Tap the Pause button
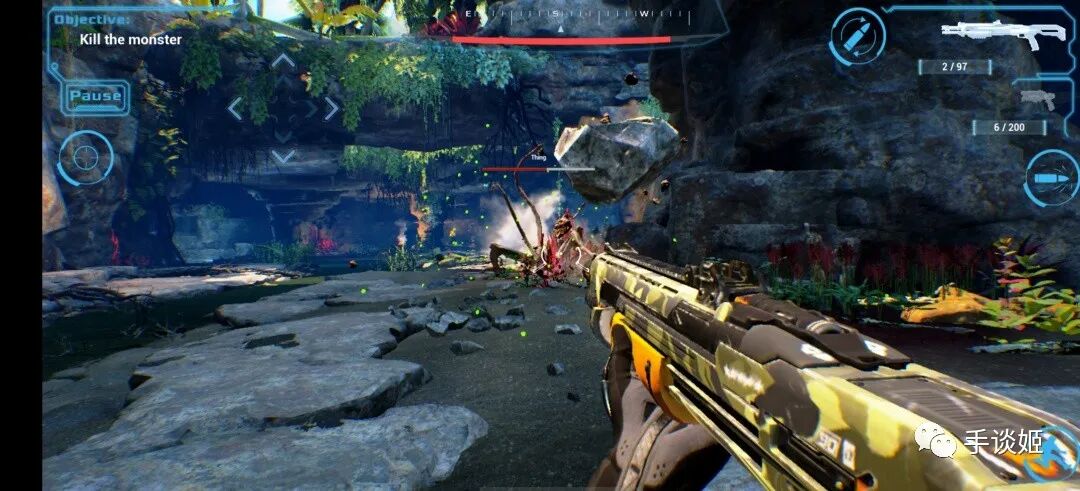Image resolution: width=1080 pixels, height=491 pixels. 95,97
